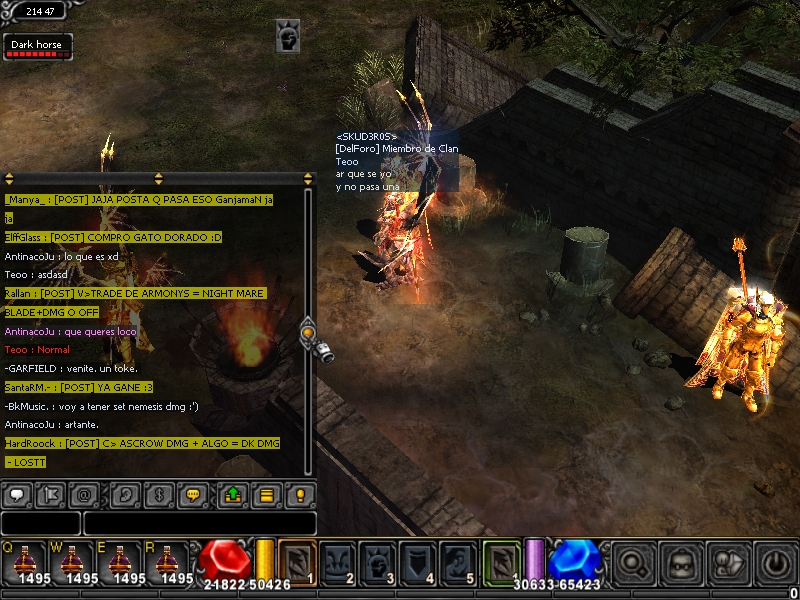Toggle the dollar sign trade chat button

click(156, 494)
